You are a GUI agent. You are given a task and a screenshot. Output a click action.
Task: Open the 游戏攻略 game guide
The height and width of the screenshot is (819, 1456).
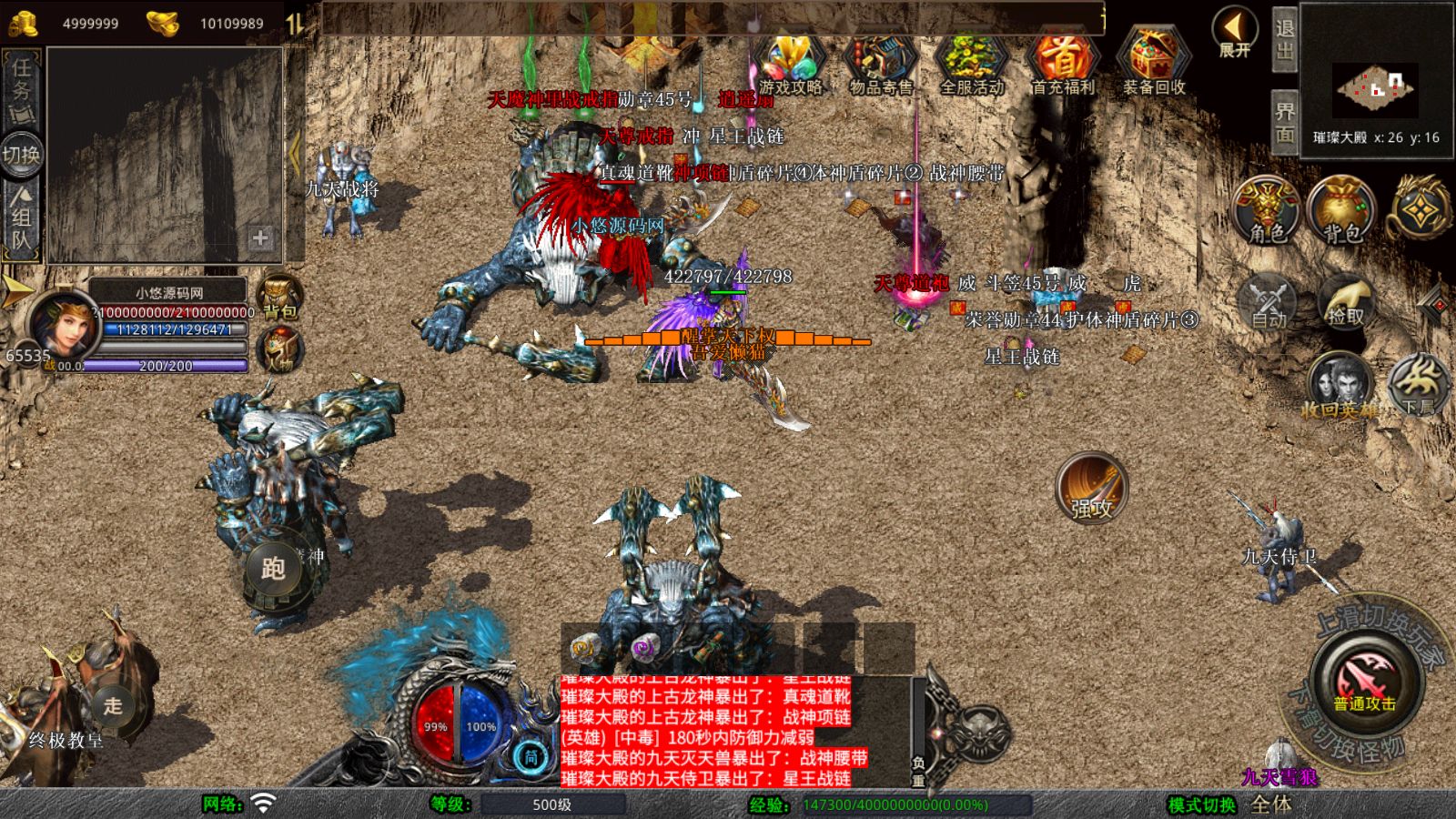(x=790, y=62)
